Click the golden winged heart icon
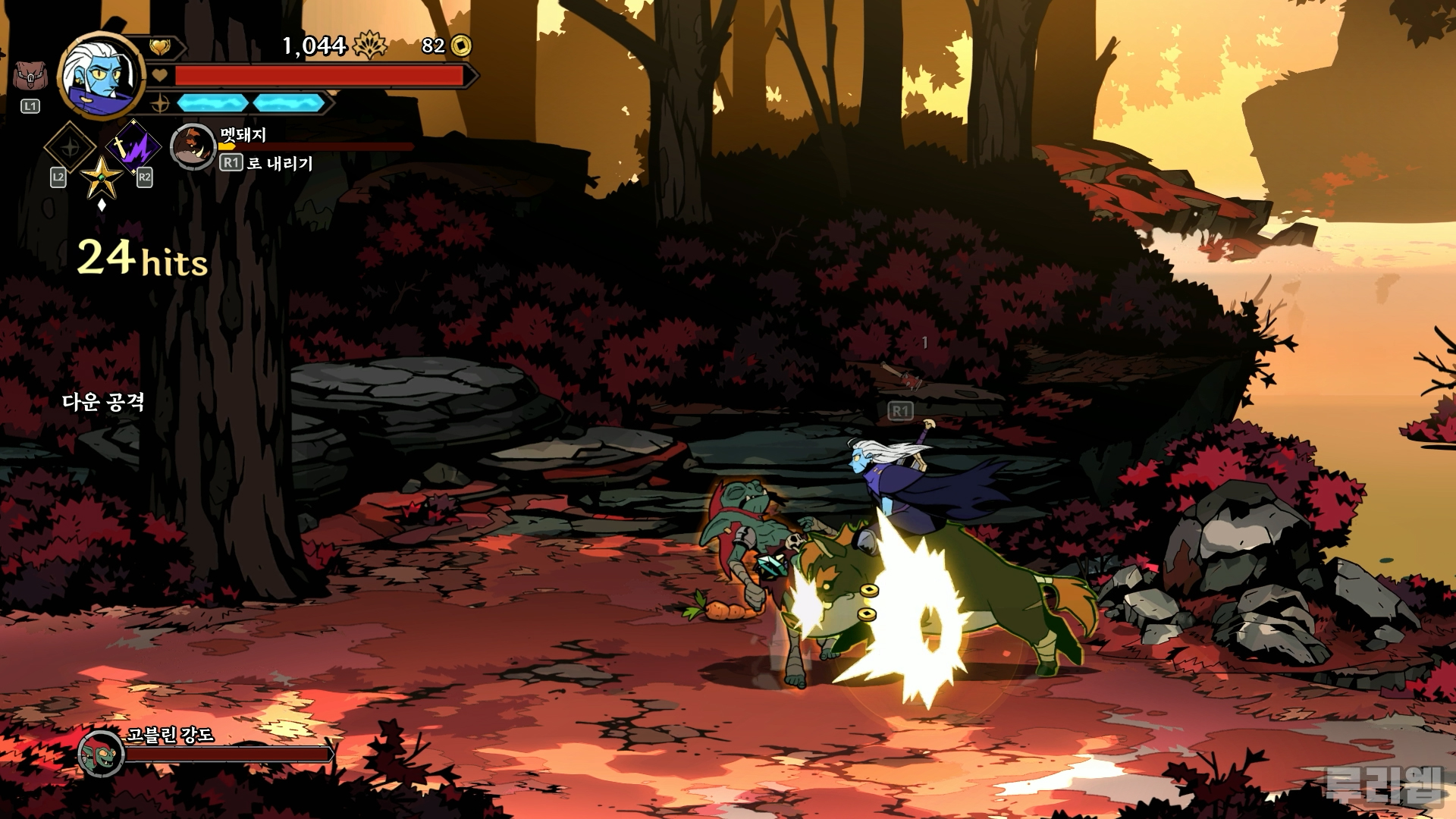Viewport: 1456px width, 819px height. point(159,48)
